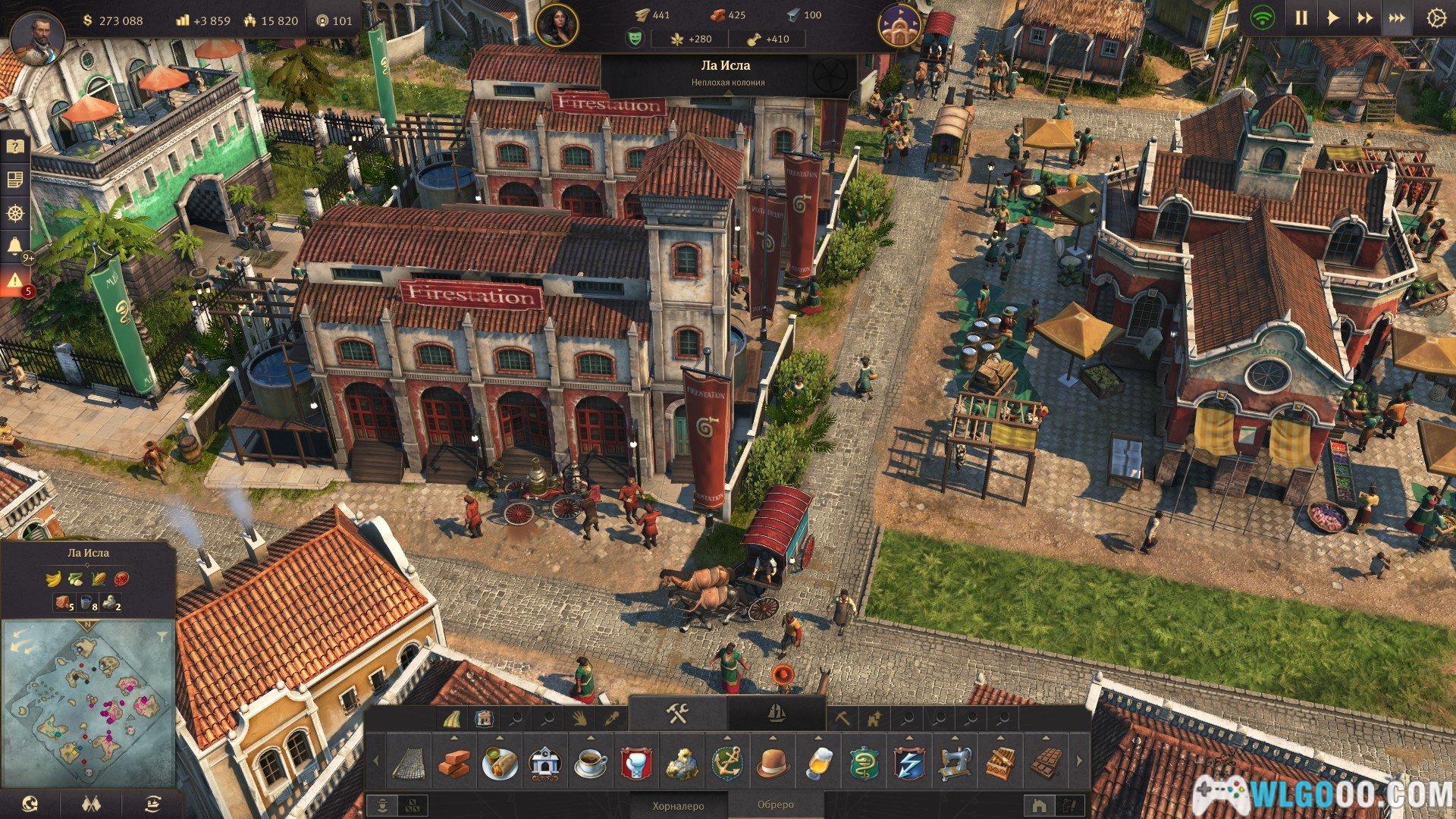Switch to the ship construction tab

pyautogui.click(x=776, y=714)
